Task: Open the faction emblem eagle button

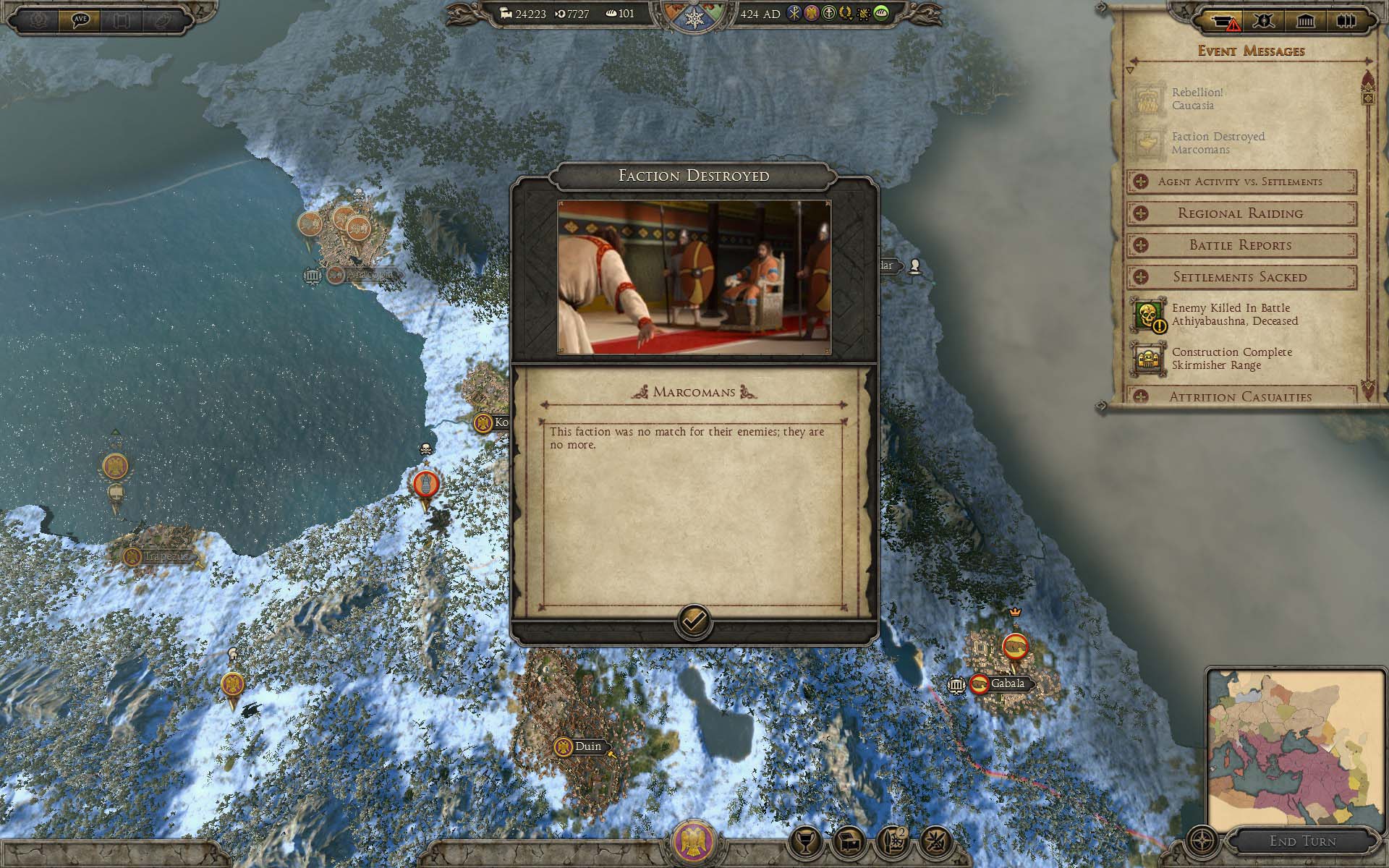Action: coord(694,841)
